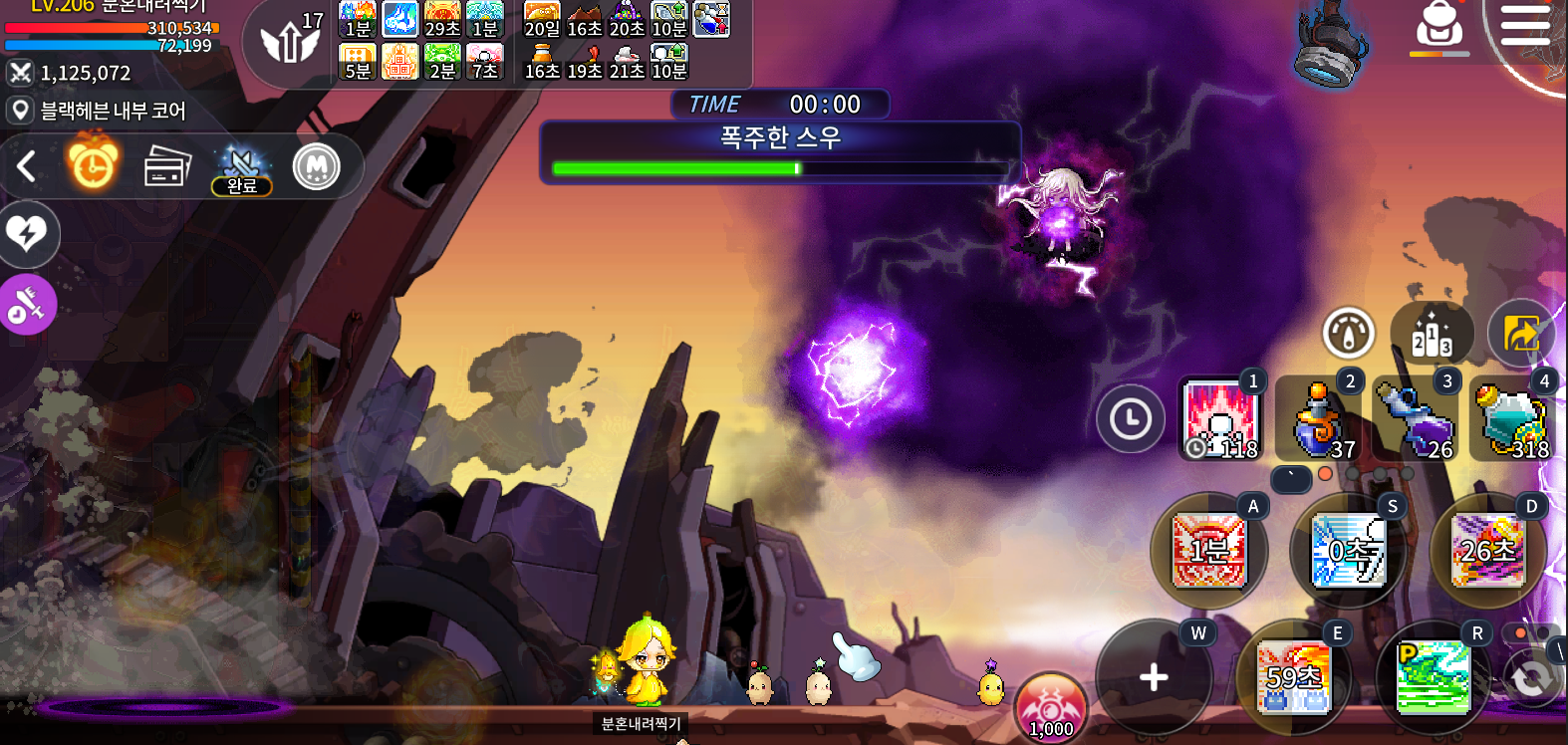Open the hamburger main menu
Image resolution: width=1568 pixels, height=745 pixels.
(x=1524, y=25)
